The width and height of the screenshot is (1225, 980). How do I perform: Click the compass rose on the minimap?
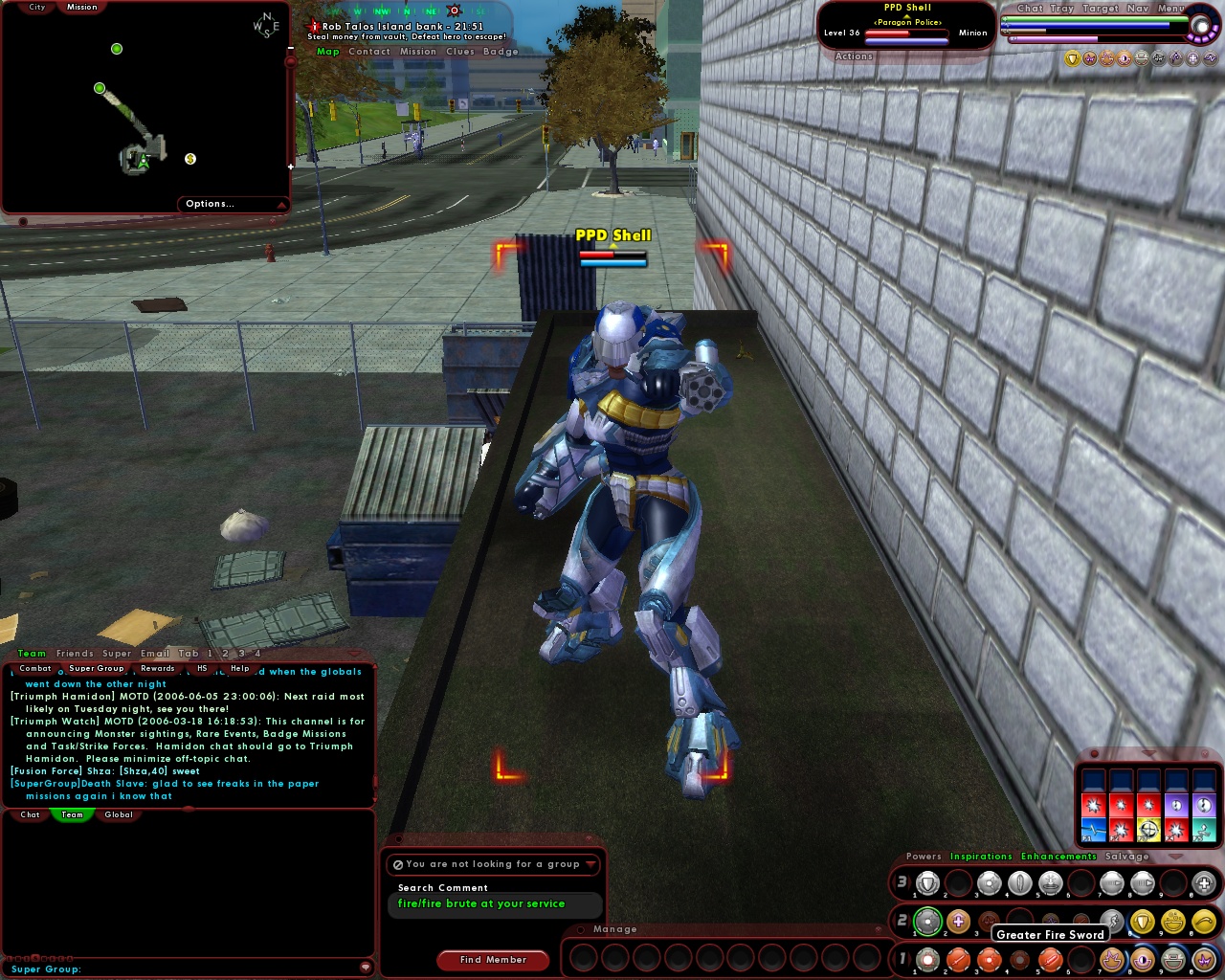(265, 24)
